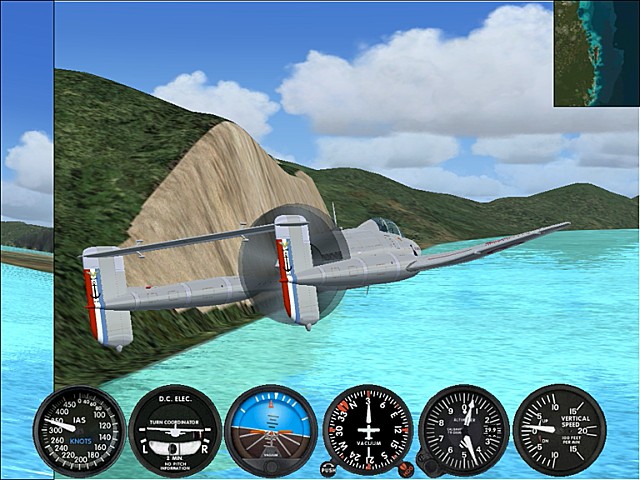This screenshot has width=640, height=480.
Task: Click the altimeter gauge face
Action: [463, 428]
